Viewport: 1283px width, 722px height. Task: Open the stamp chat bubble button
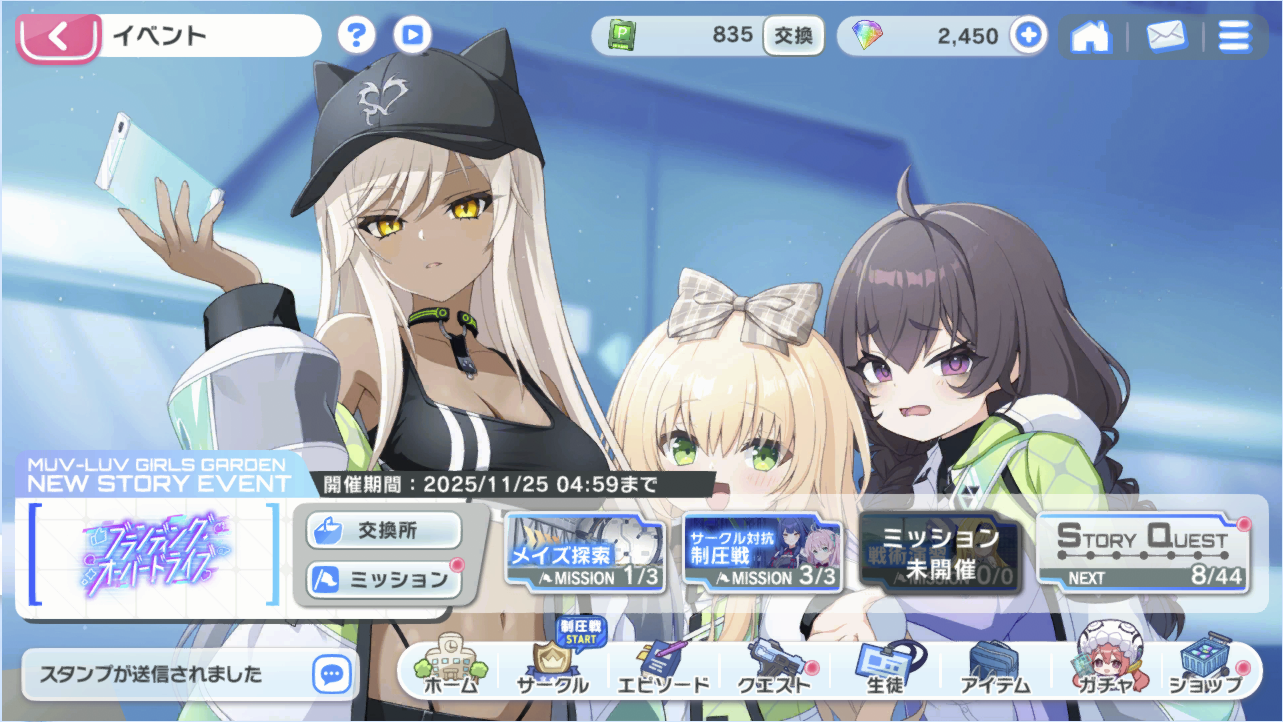[332, 674]
